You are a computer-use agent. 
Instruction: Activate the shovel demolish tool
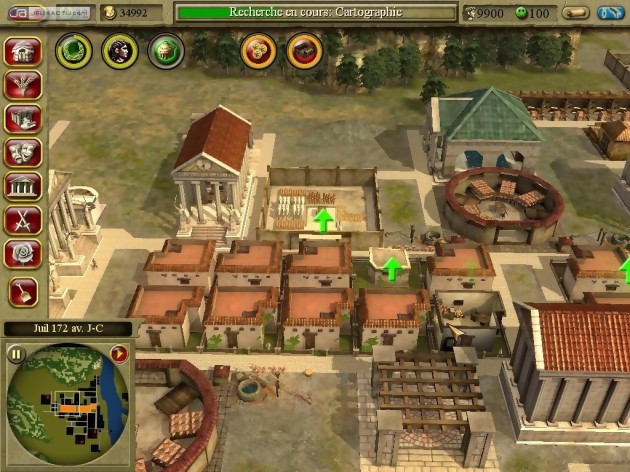[x=22, y=291]
